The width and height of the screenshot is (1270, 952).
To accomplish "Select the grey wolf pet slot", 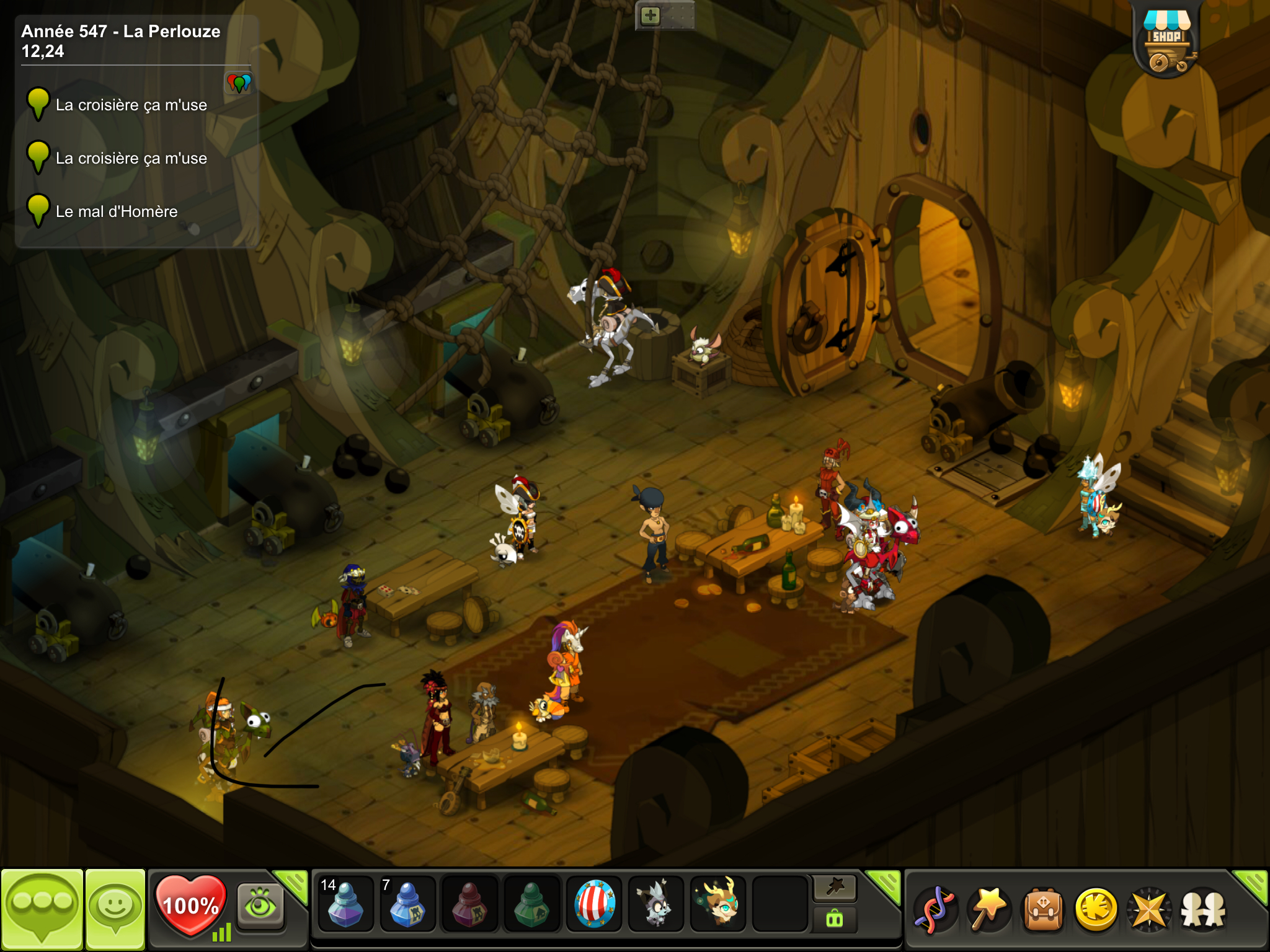I will pyautogui.click(x=655, y=905).
